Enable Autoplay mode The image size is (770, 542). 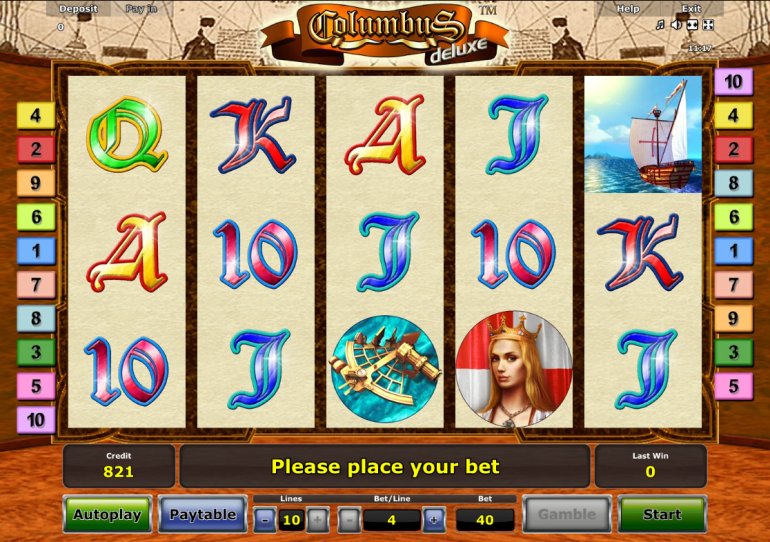[x=107, y=515]
